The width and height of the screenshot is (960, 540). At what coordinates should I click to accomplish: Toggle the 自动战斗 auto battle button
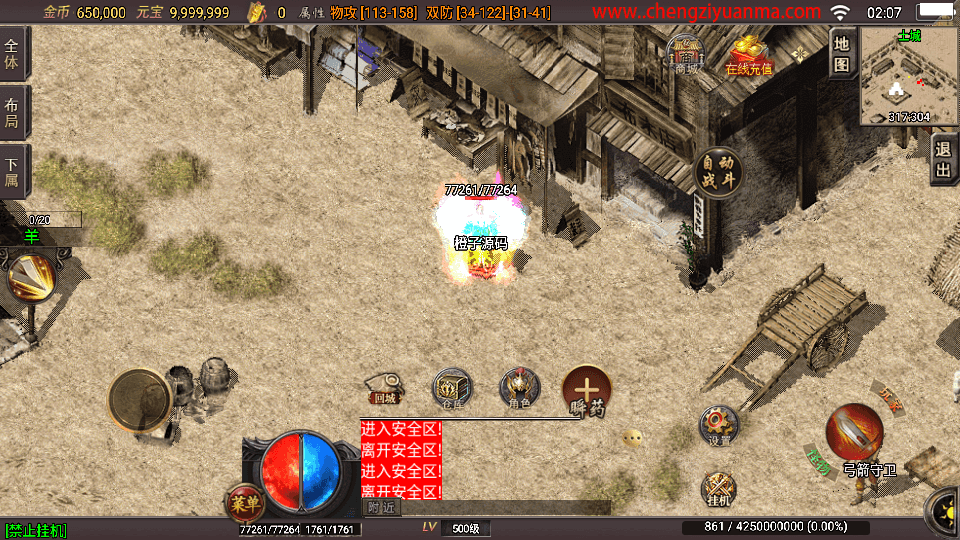[x=717, y=173]
